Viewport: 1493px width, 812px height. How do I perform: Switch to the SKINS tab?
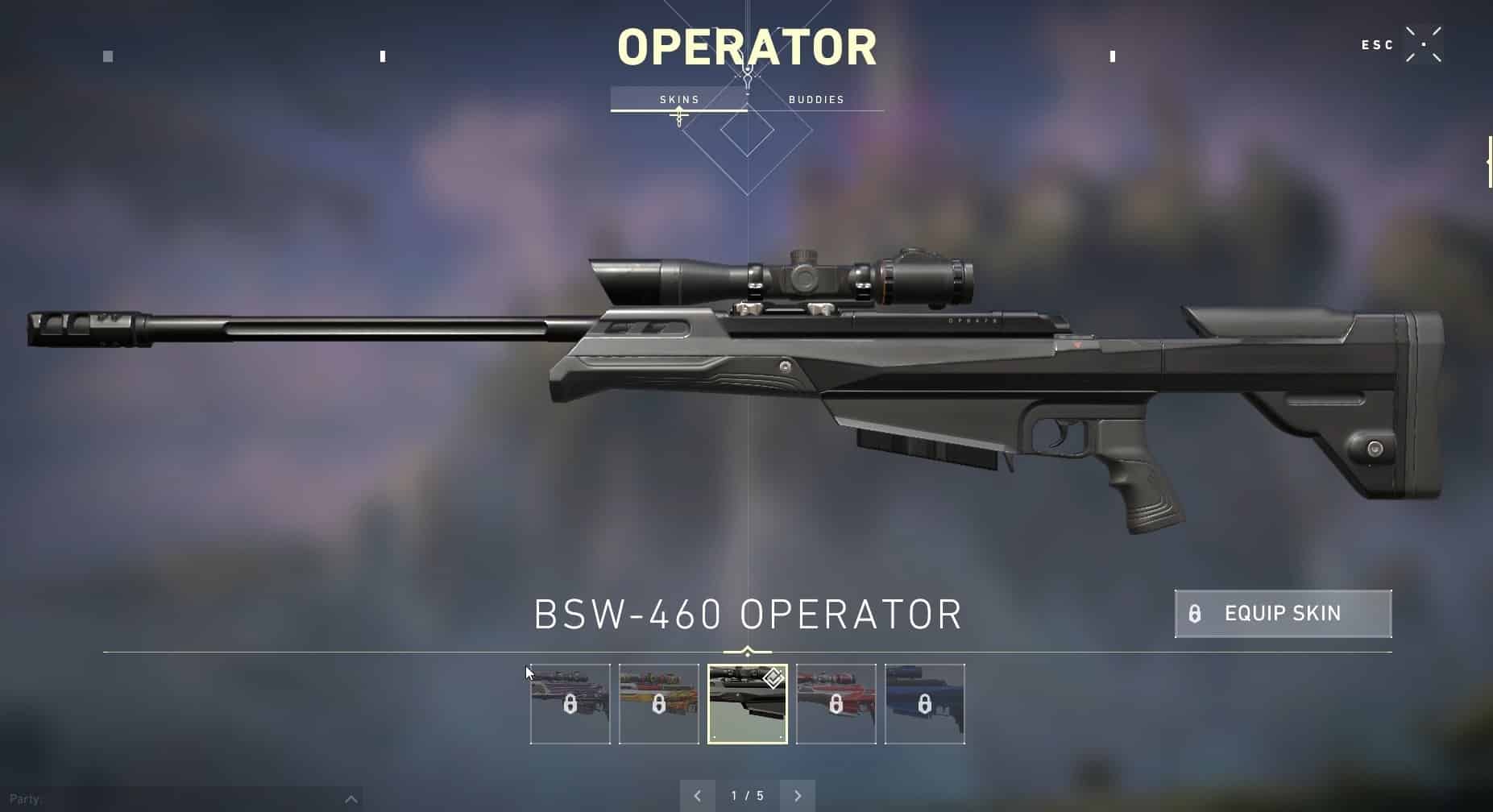click(x=678, y=99)
